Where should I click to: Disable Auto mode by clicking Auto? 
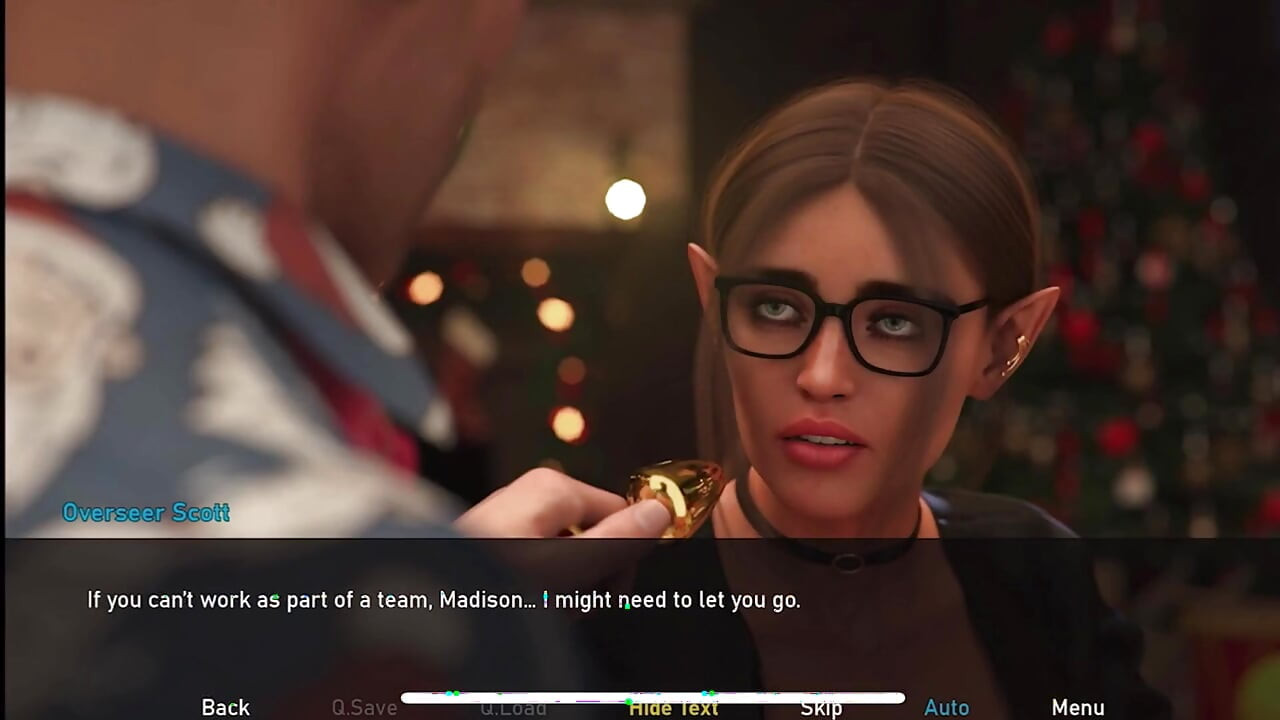tap(946, 707)
